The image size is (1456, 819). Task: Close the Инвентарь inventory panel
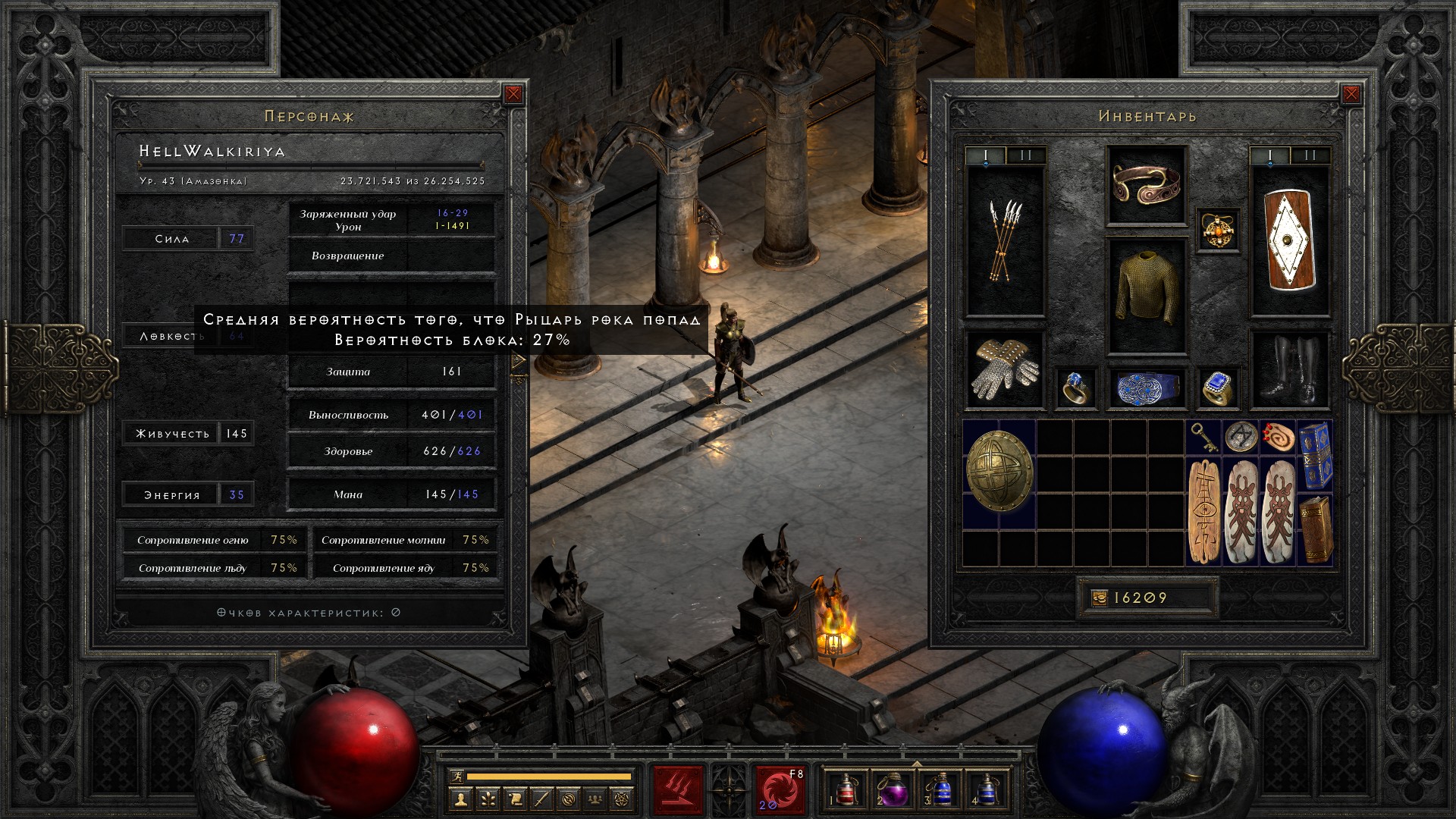(x=1351, y=94)
